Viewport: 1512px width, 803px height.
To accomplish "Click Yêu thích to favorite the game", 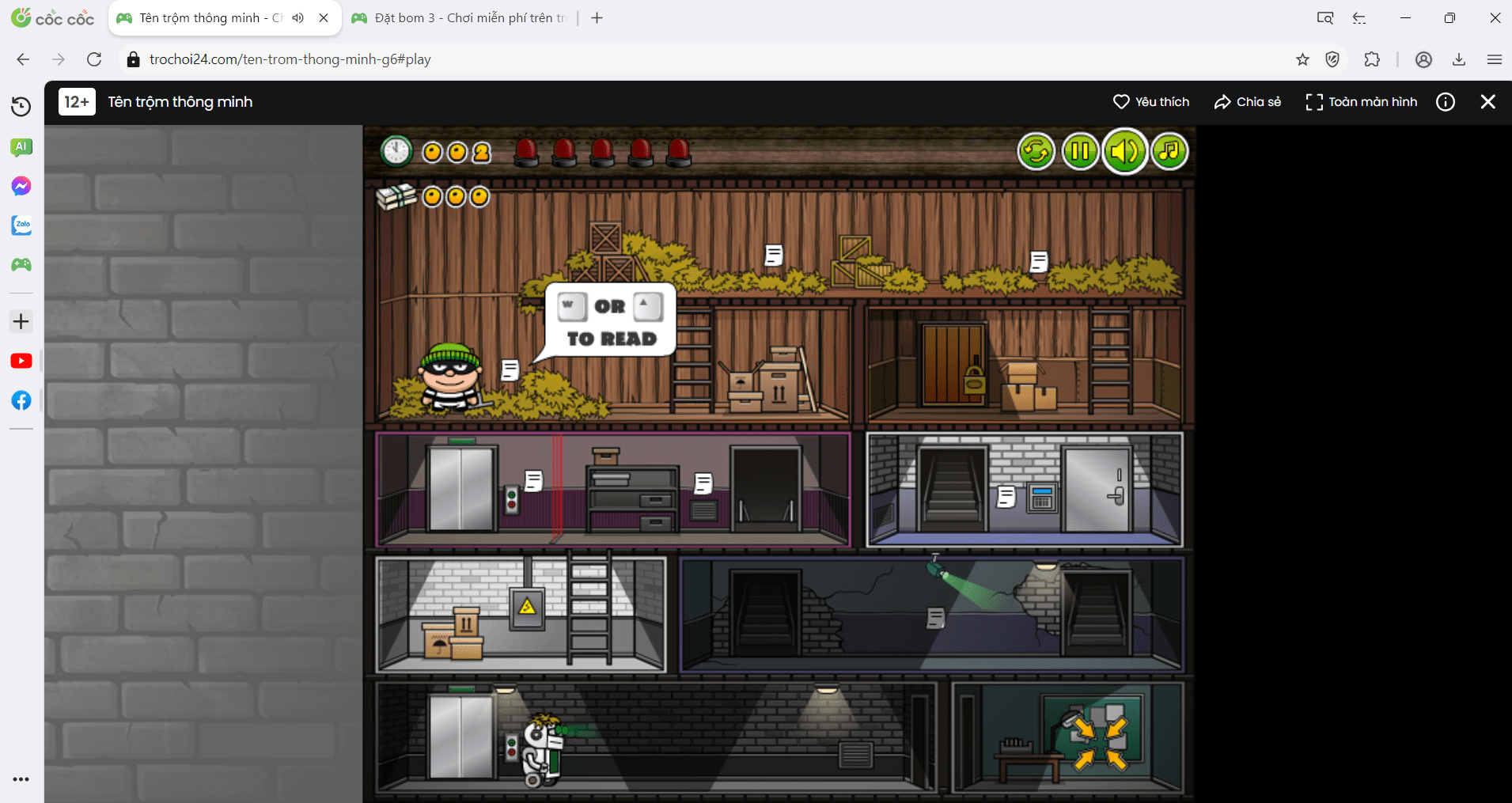I will [1151, 101].
